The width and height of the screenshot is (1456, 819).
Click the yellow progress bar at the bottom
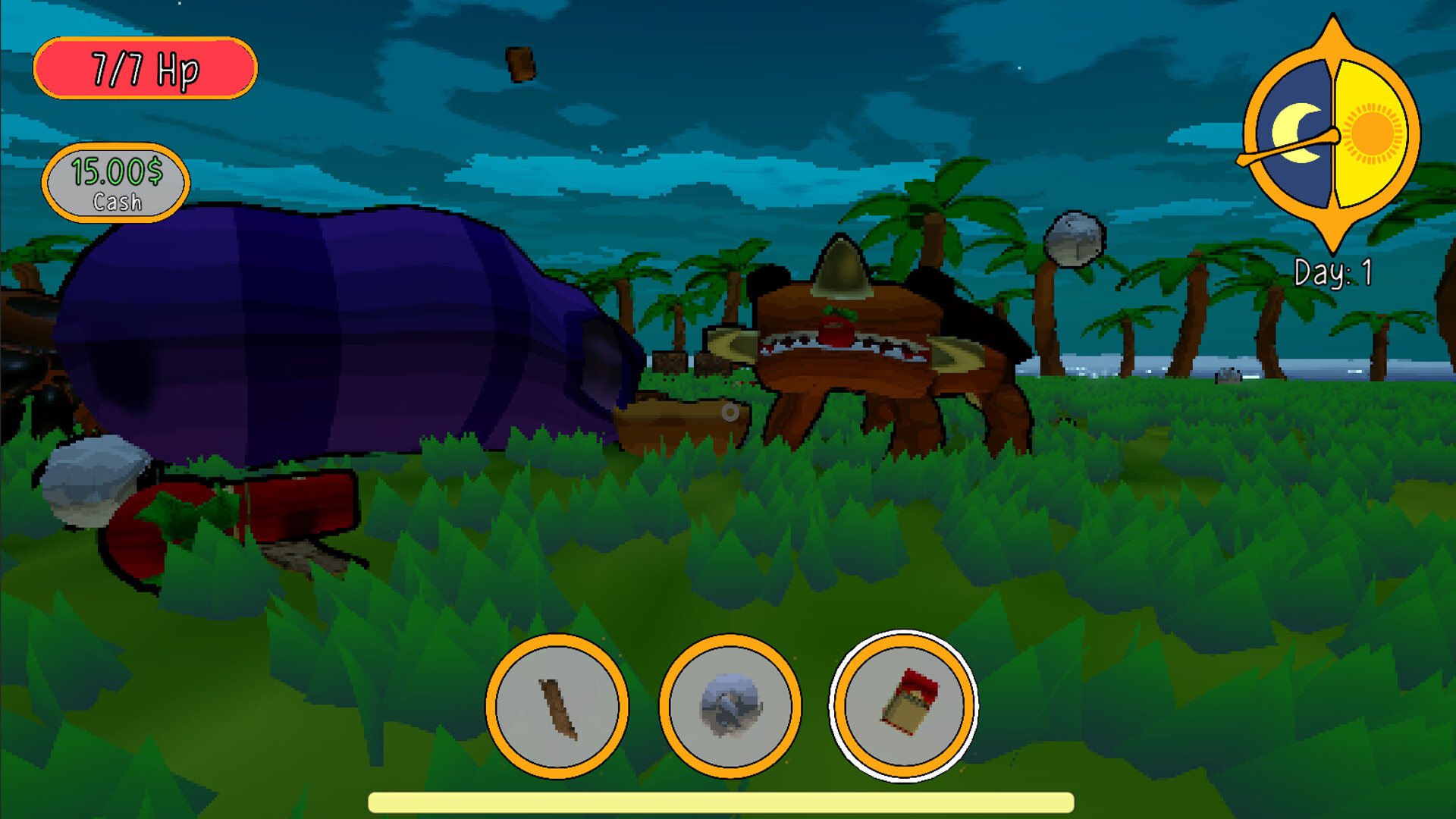coord(720,802)
